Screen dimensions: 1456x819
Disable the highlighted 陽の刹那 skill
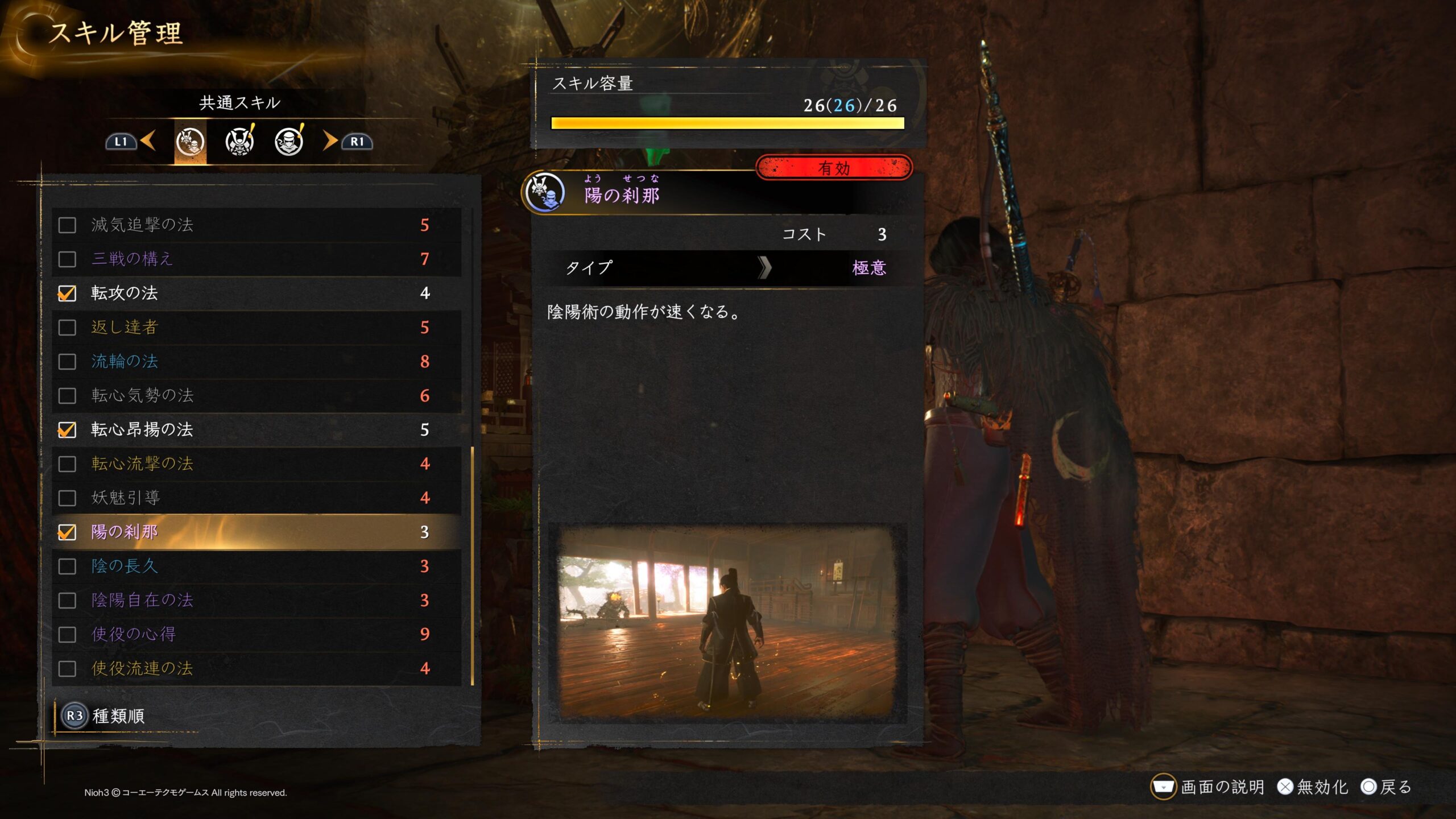tap(67, 532)
